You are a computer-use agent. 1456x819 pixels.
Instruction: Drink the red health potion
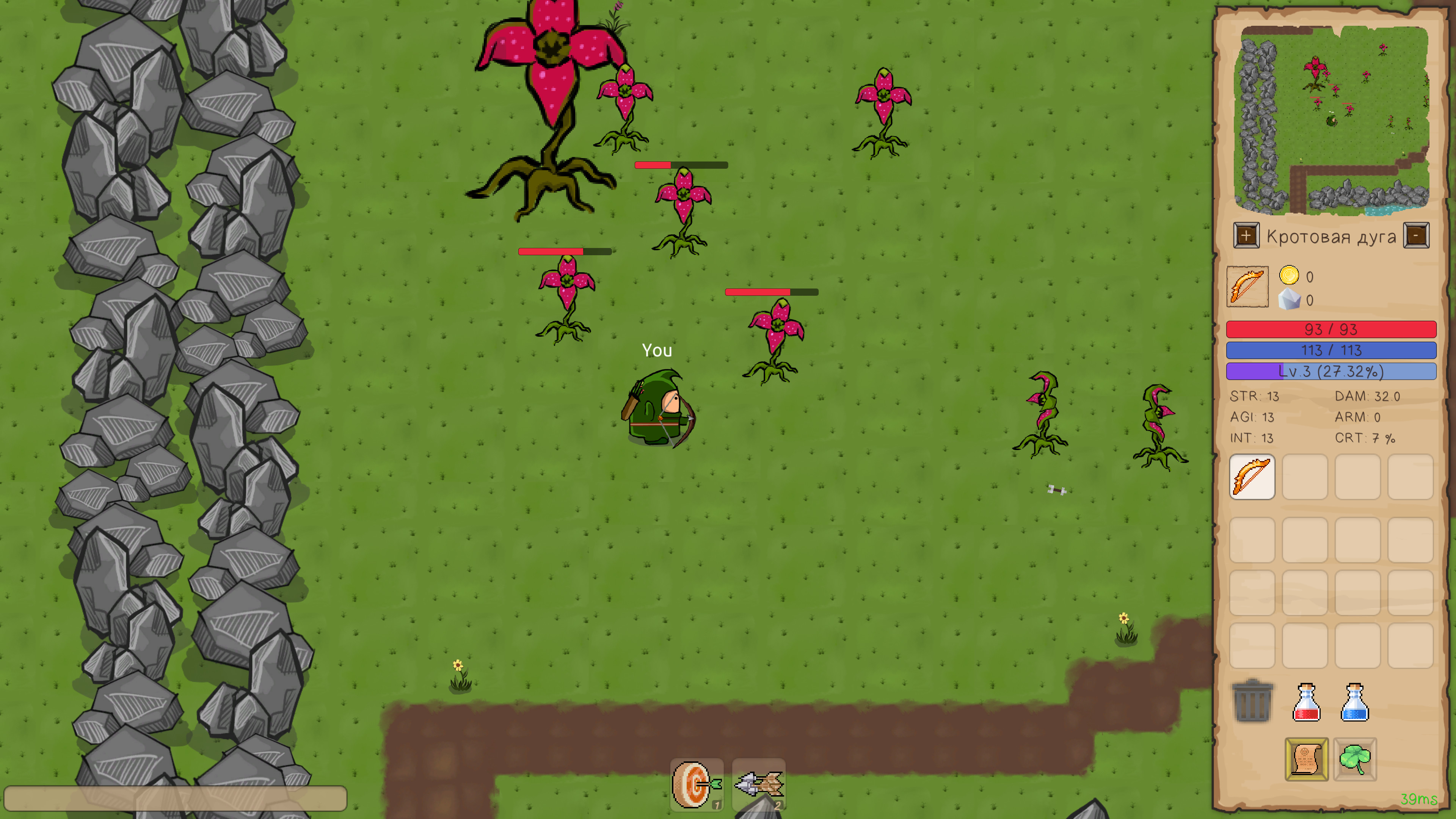[x=1305, y=703]
